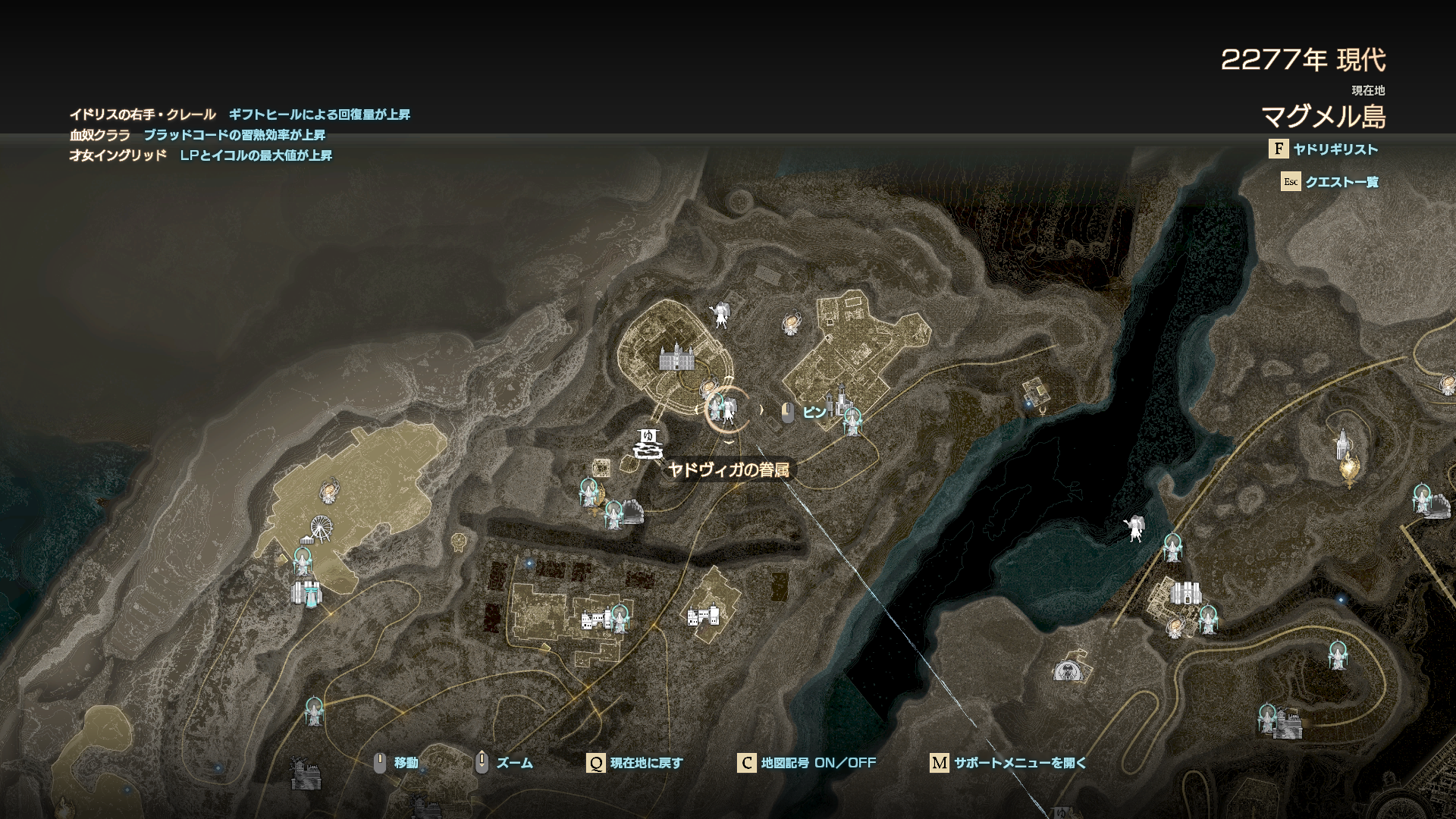Select the church landmark beside the ピン label

click(x=840, y=400)
